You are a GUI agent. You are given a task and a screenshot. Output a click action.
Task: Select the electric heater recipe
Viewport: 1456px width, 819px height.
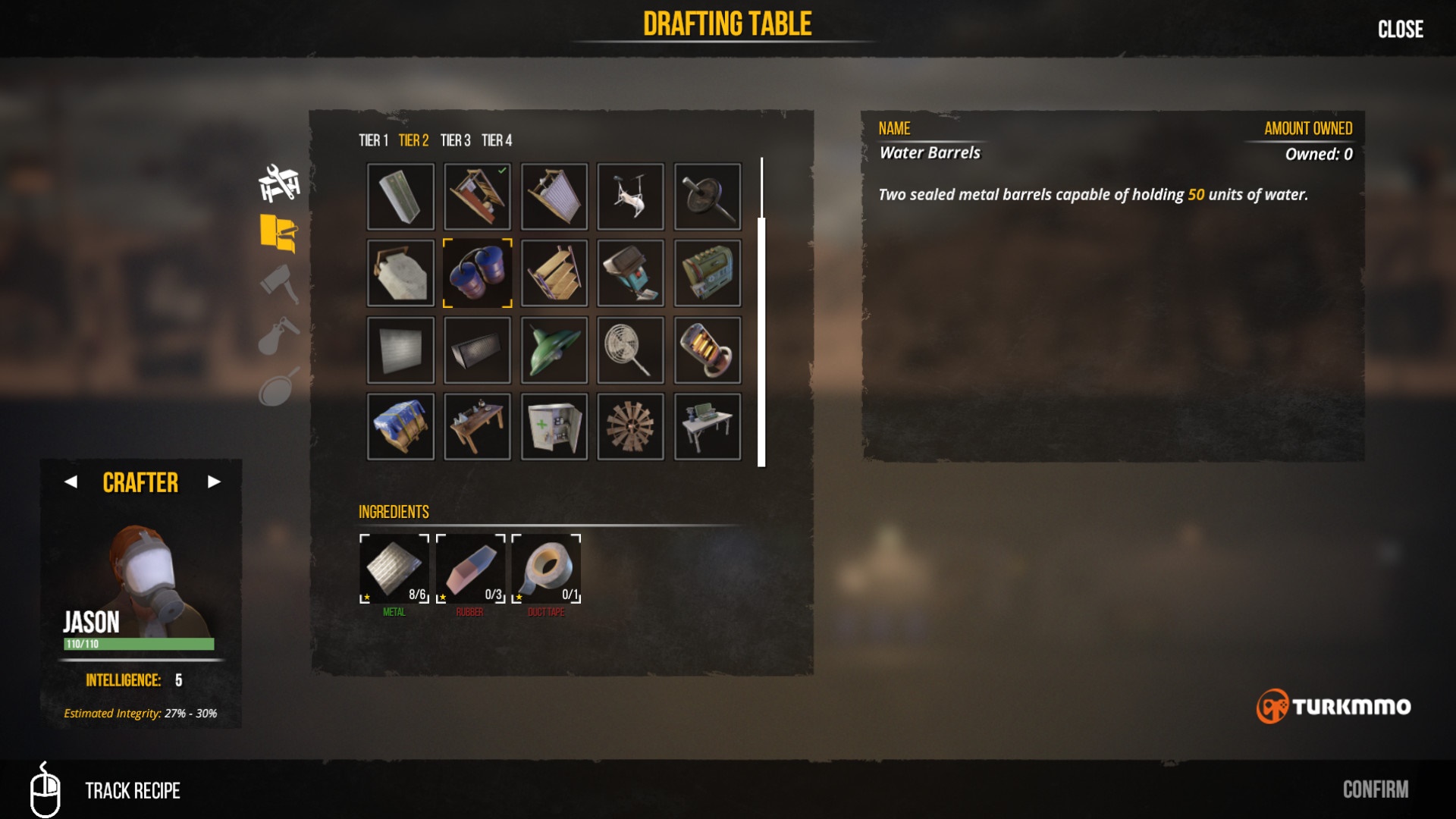(x=707, y=350)
